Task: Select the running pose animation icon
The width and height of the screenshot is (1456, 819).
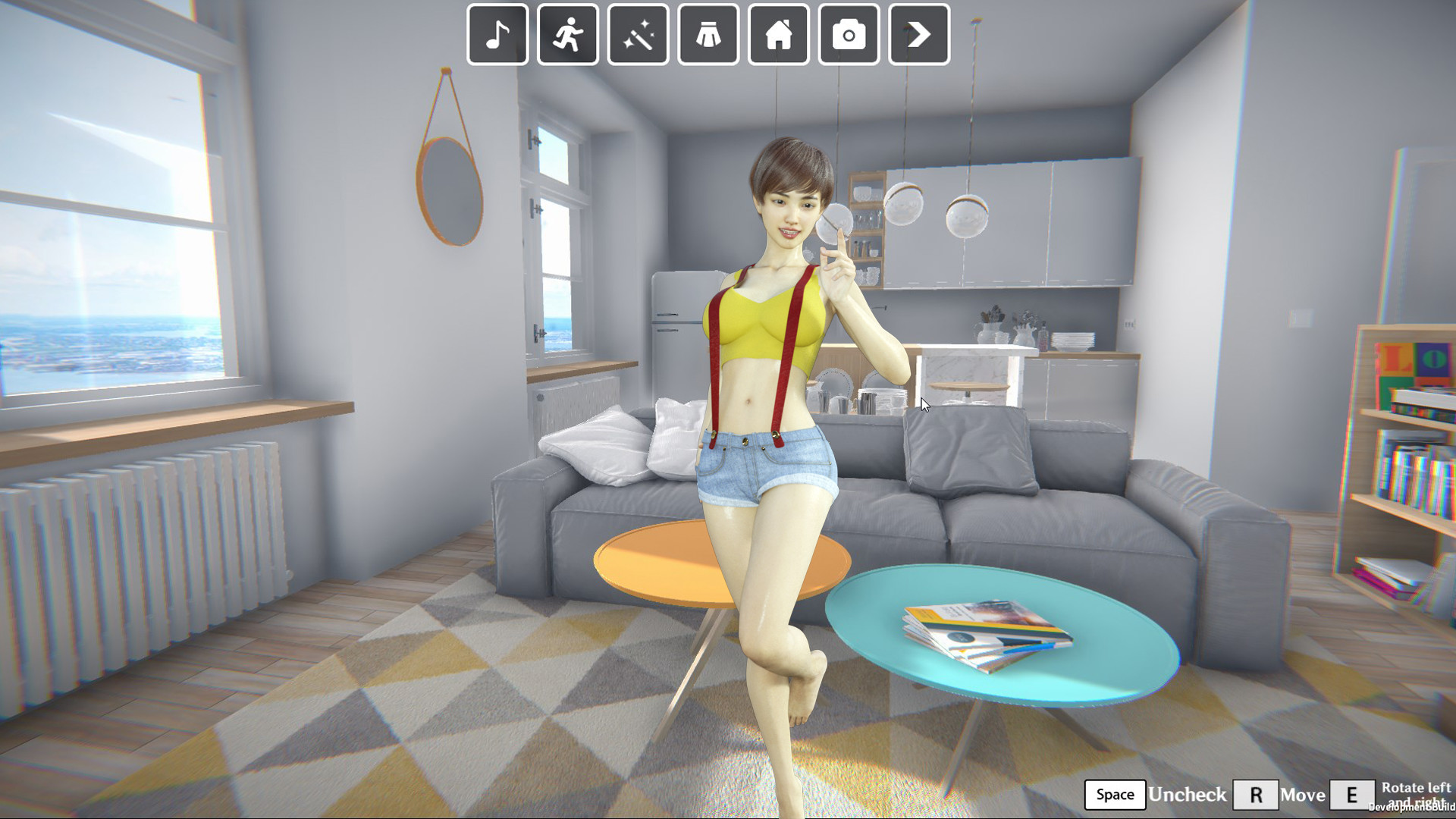Action: coord(566,33)
